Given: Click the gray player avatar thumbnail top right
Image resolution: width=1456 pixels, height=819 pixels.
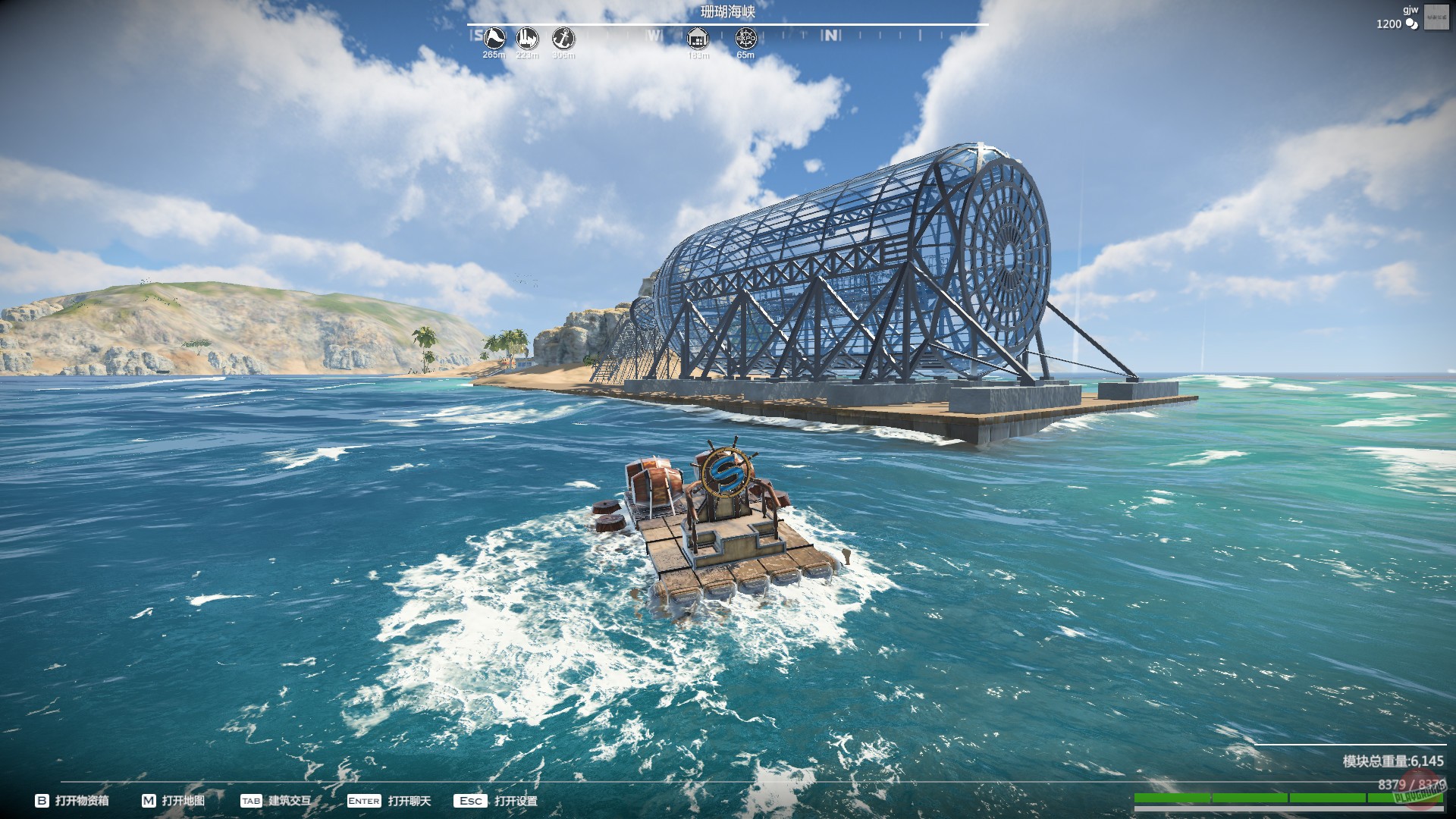Looking at the screenshot, I should (1436, 17).
